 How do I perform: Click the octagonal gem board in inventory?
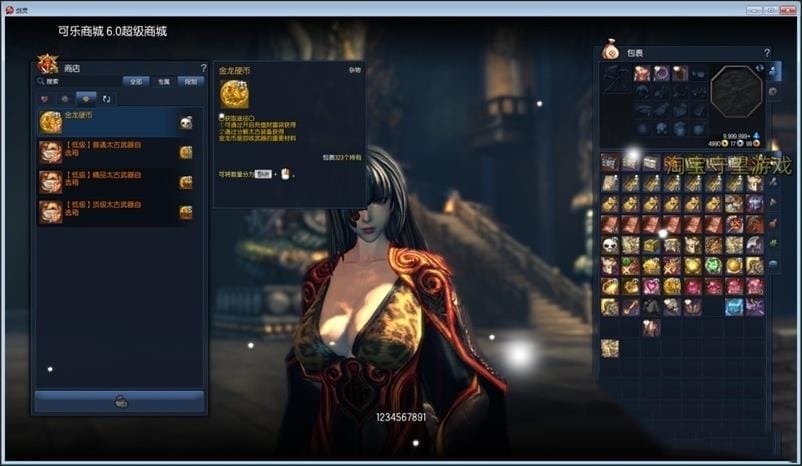click(736, 93)
